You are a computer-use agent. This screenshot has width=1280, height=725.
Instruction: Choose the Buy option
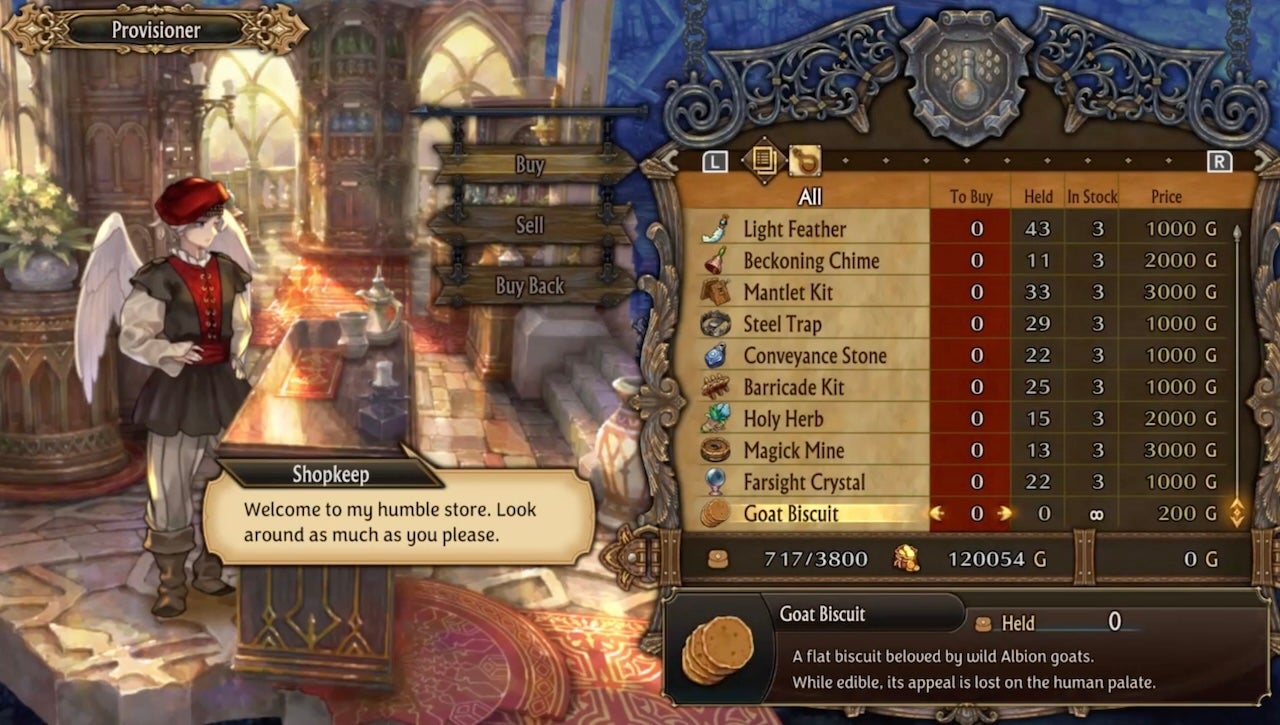[530, 165]
